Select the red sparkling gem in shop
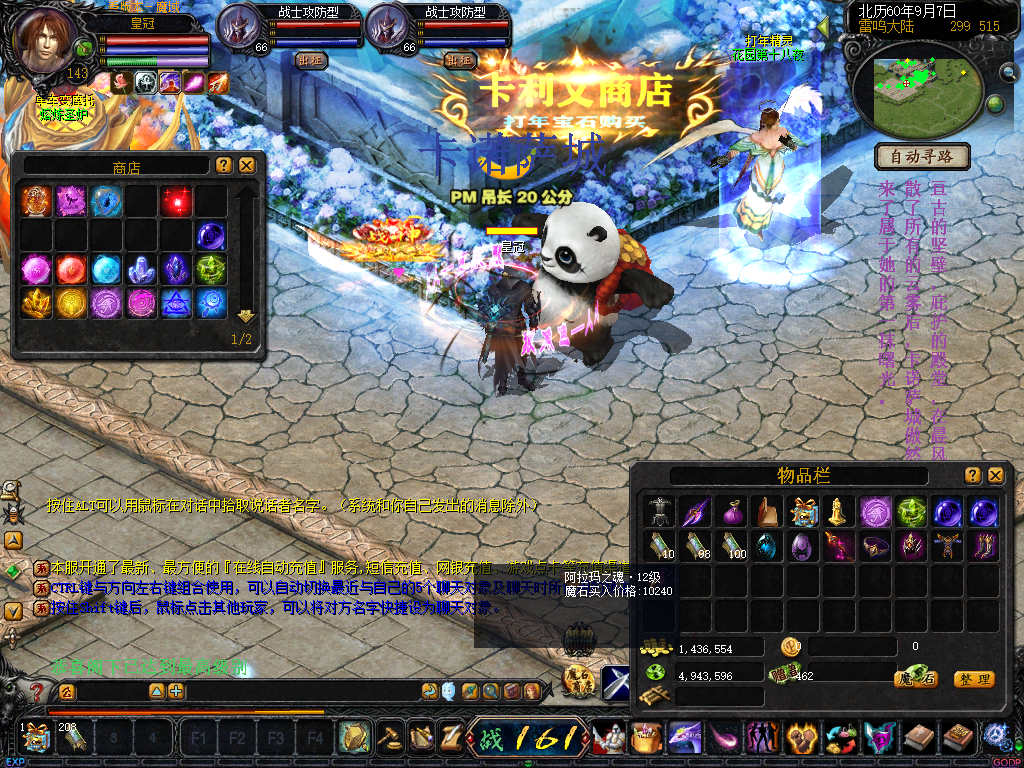 (177, 201)
